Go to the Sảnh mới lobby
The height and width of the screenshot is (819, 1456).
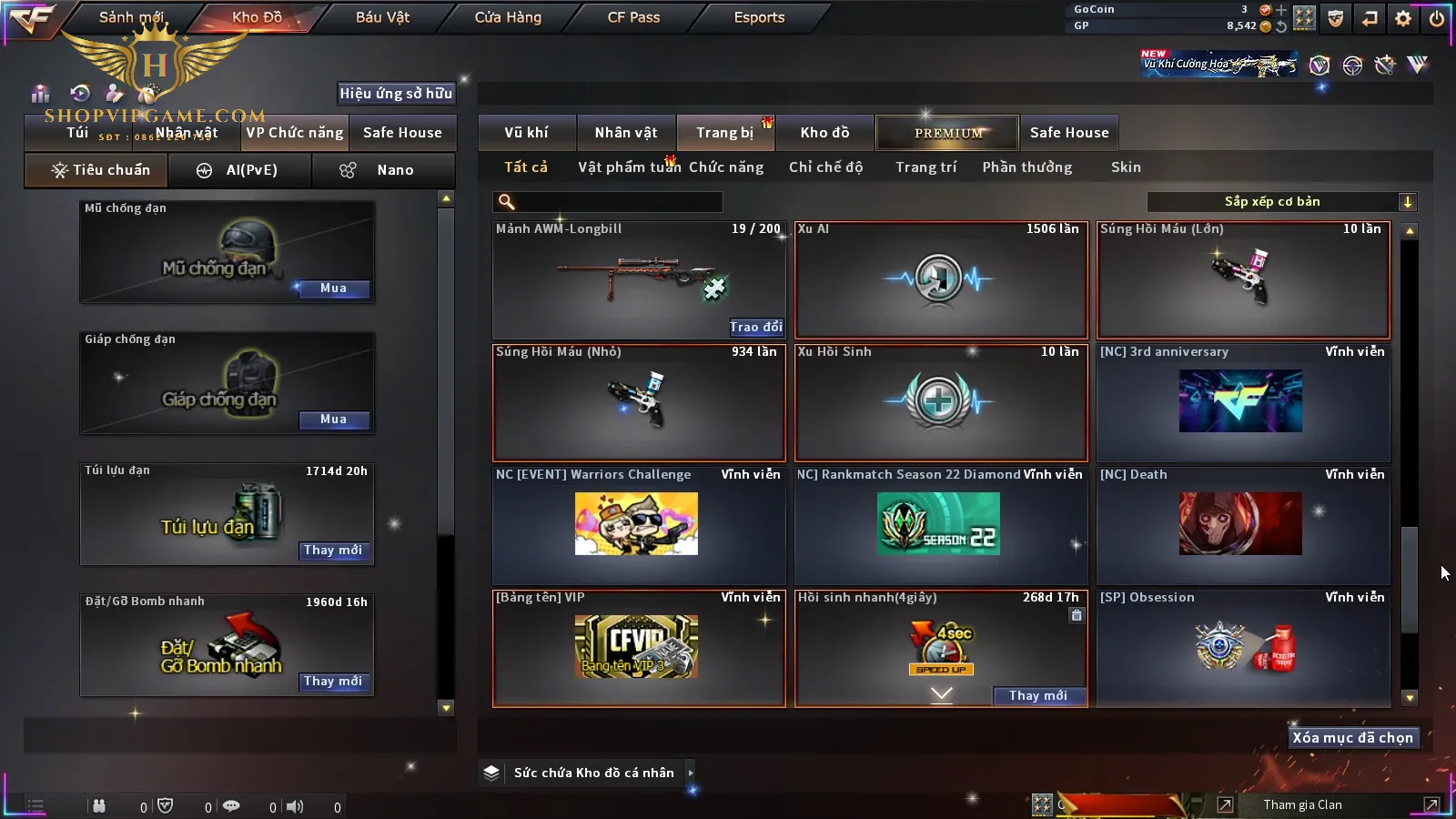(x=131, y=17)
